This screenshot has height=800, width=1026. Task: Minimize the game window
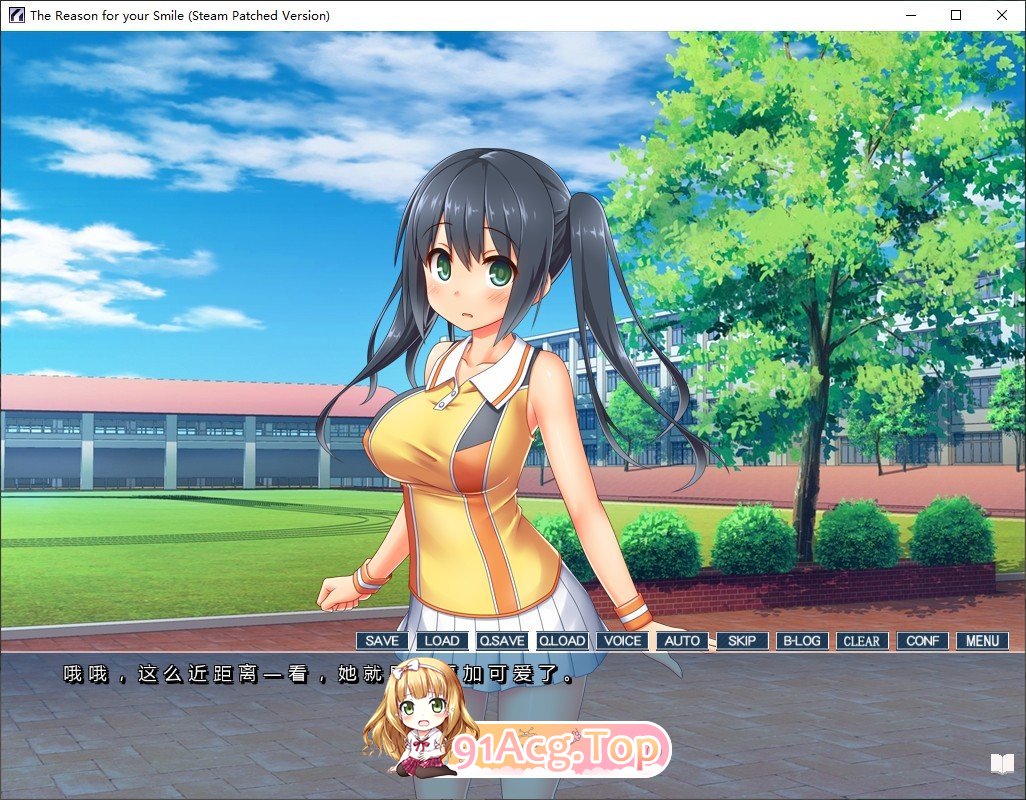tap(910, 15)
